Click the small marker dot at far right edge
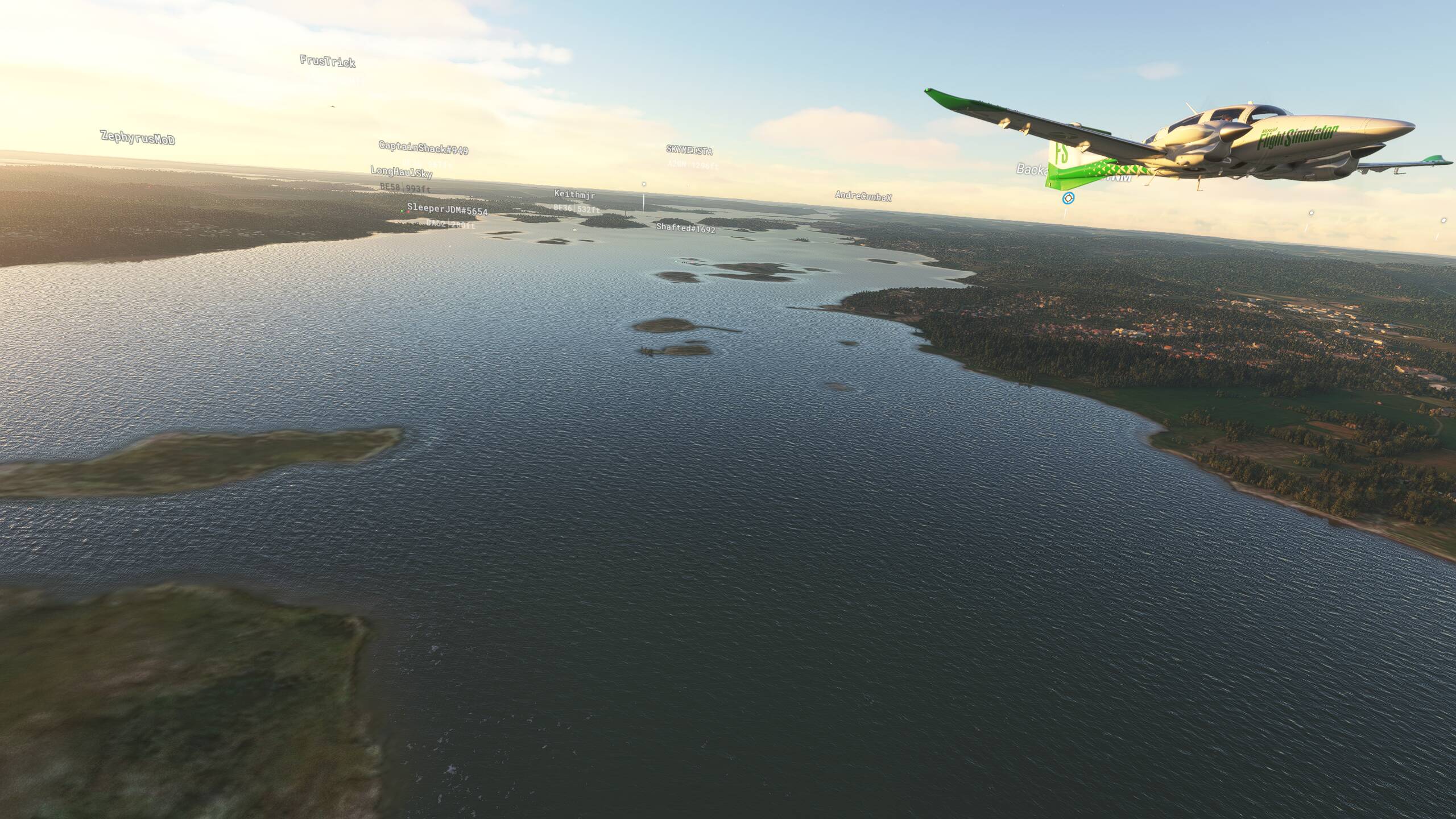 [1443, 221]
